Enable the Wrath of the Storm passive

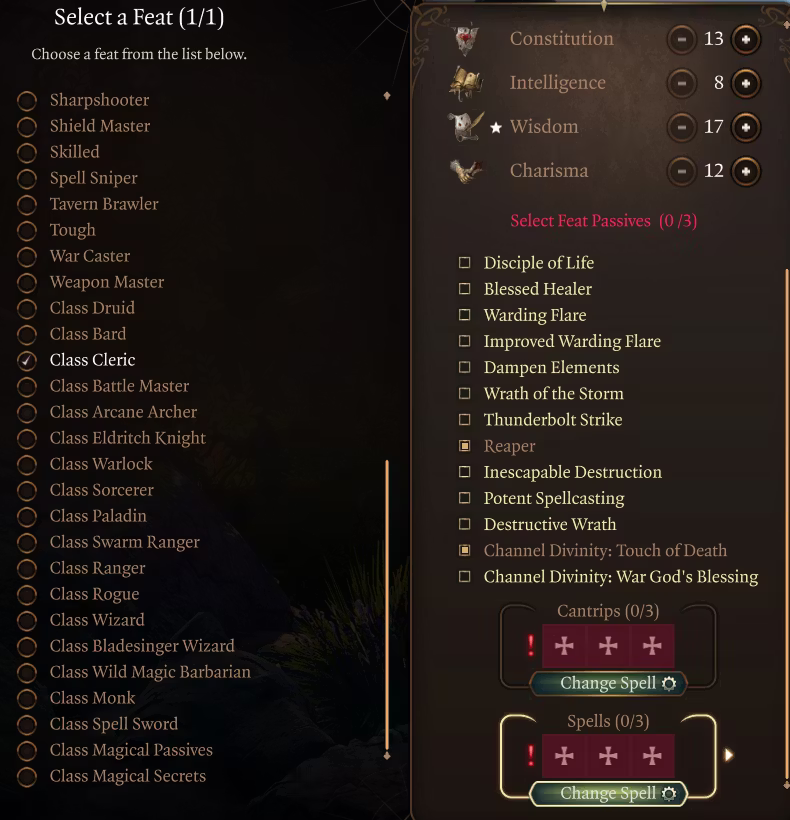465,394
